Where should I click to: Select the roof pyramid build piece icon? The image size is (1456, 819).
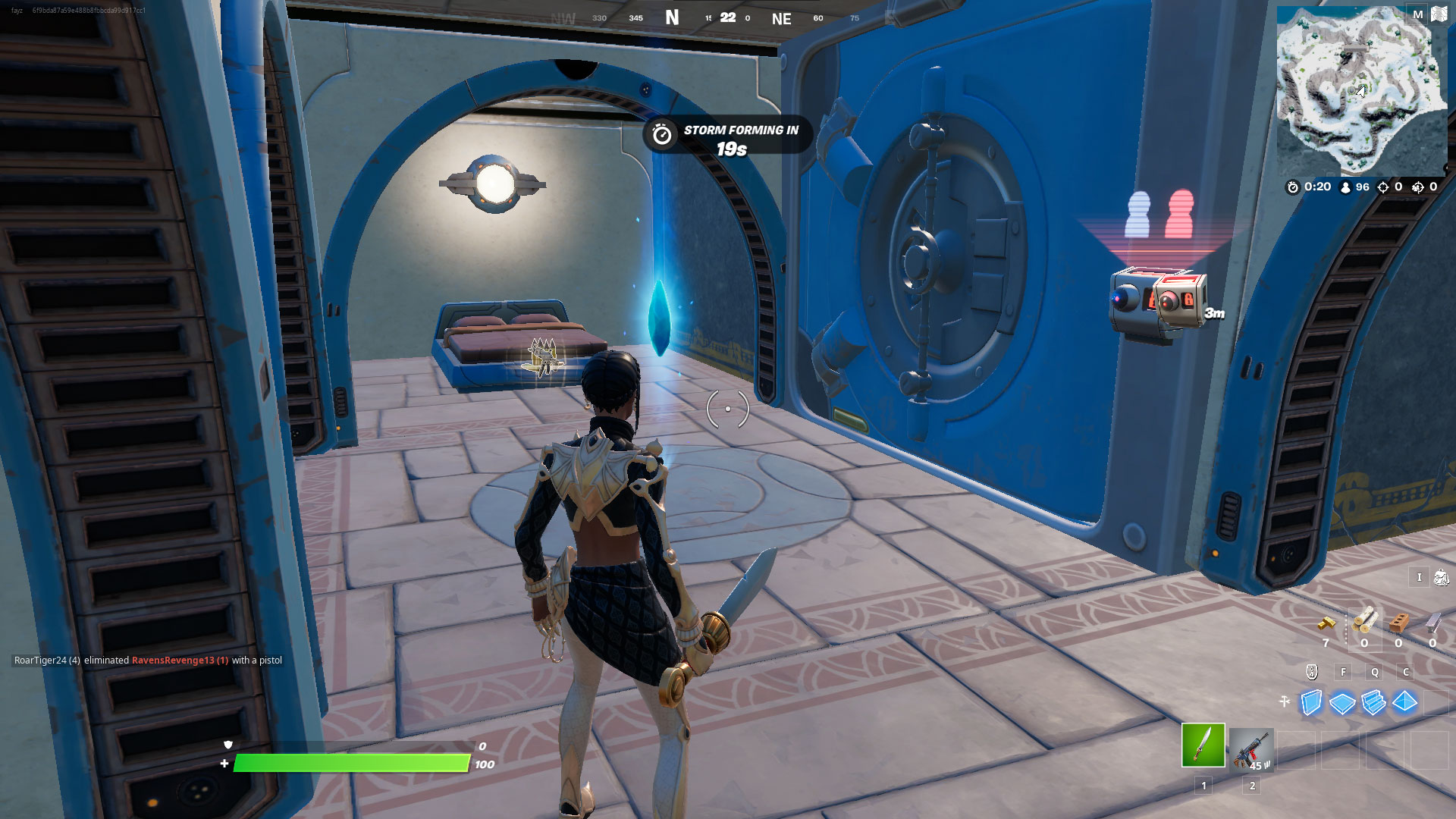pos(1404,701)
